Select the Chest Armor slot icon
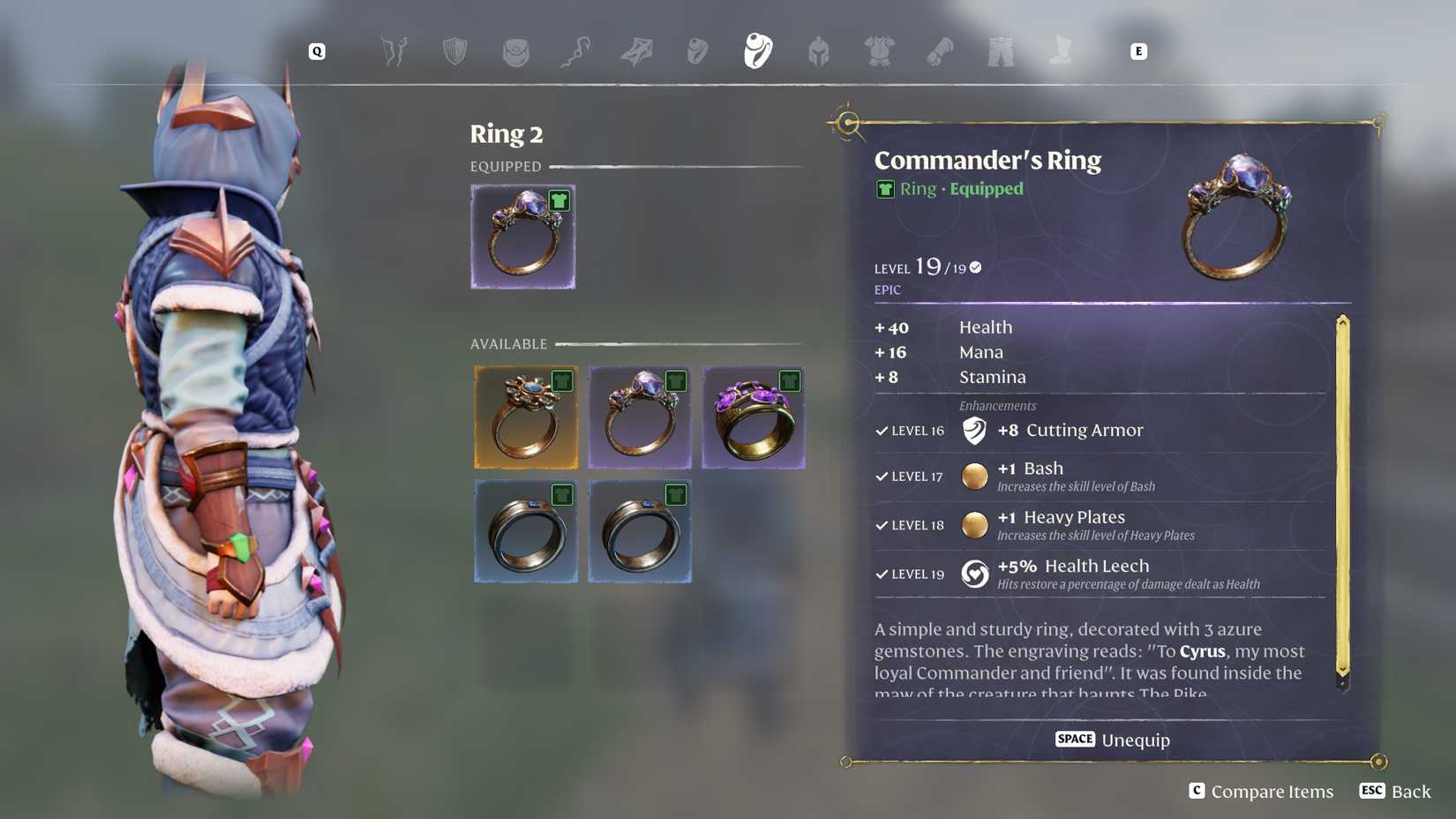 click(880, 51)
